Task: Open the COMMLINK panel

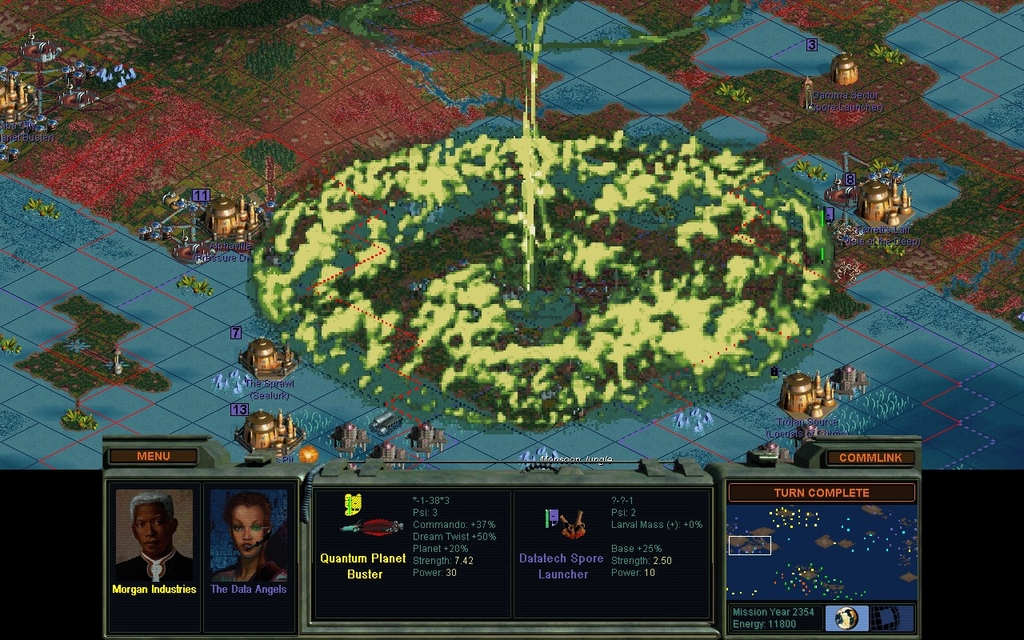Action: [869, 457]
